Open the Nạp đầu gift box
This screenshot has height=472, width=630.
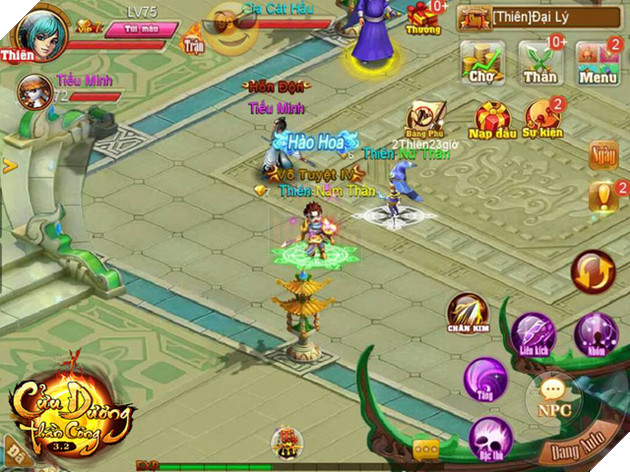point(494,121)
